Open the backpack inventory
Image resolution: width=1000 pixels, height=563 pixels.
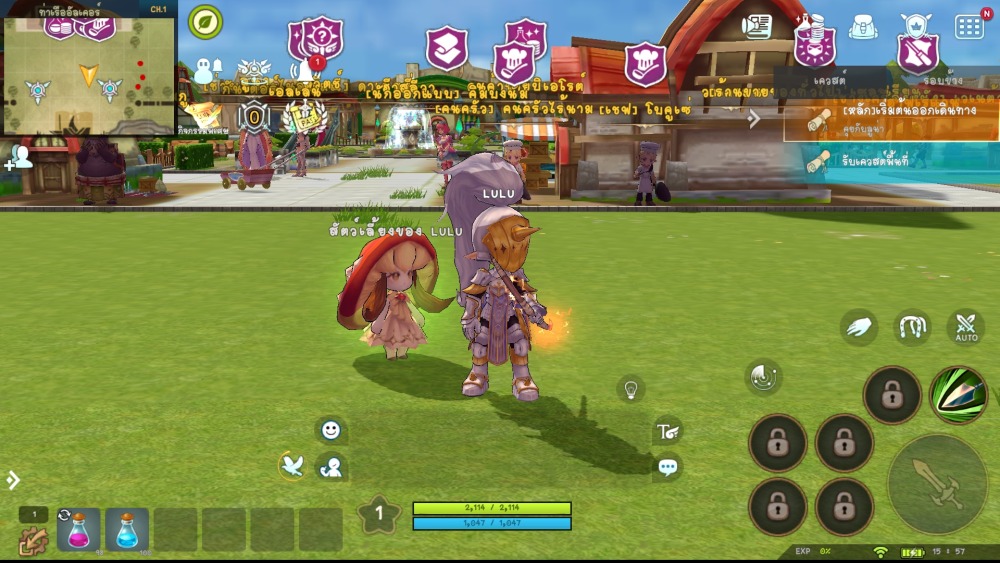pyautogui.click(x=863, y=27)
